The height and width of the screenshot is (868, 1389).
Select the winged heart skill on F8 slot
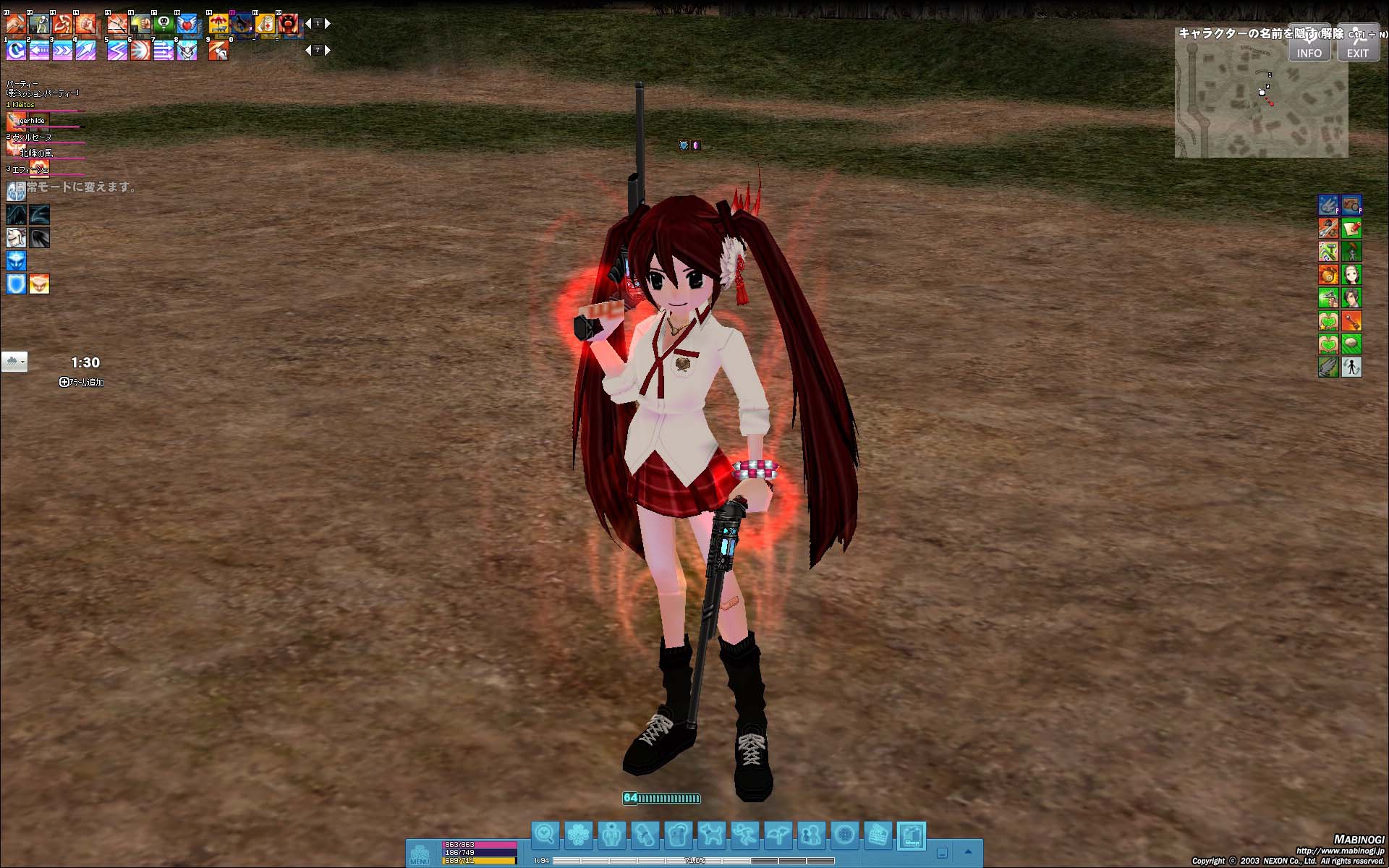tap(187, 23)
